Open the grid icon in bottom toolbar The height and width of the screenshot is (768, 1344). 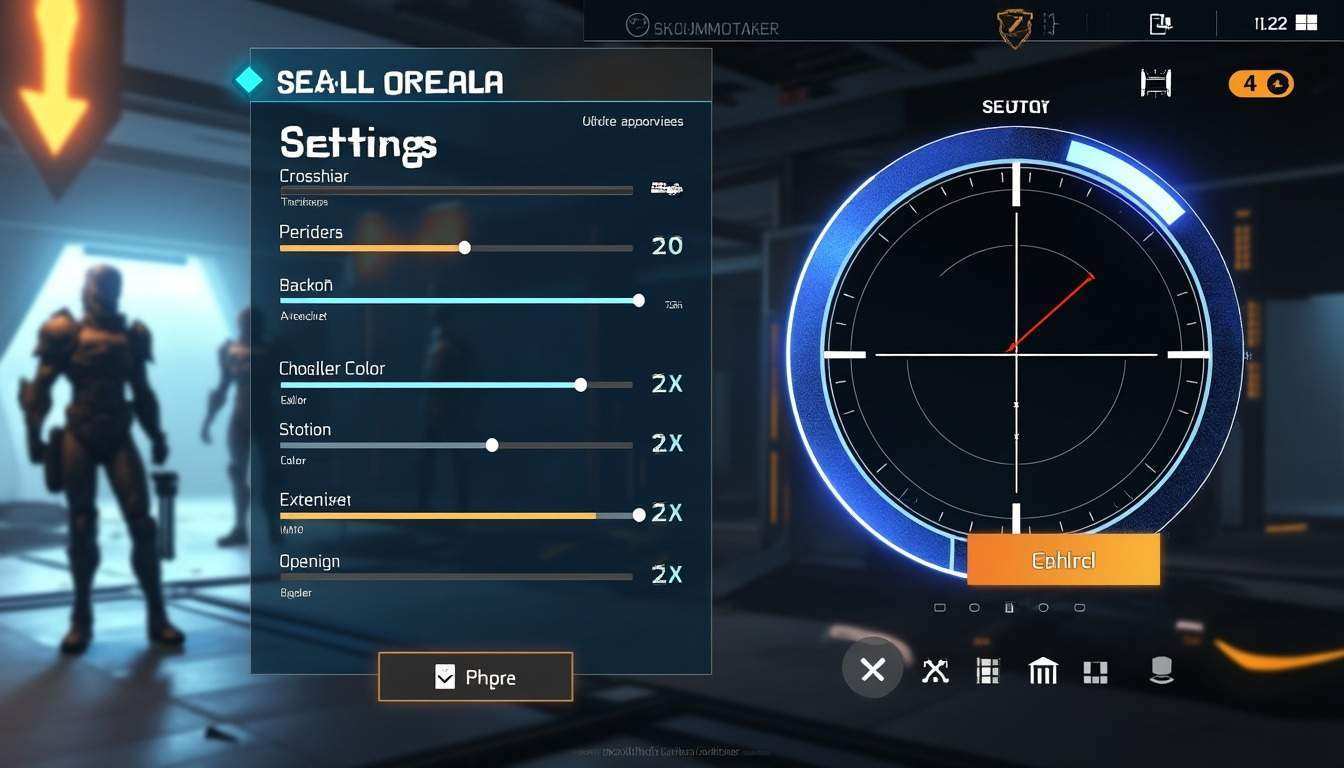(988, 671)
